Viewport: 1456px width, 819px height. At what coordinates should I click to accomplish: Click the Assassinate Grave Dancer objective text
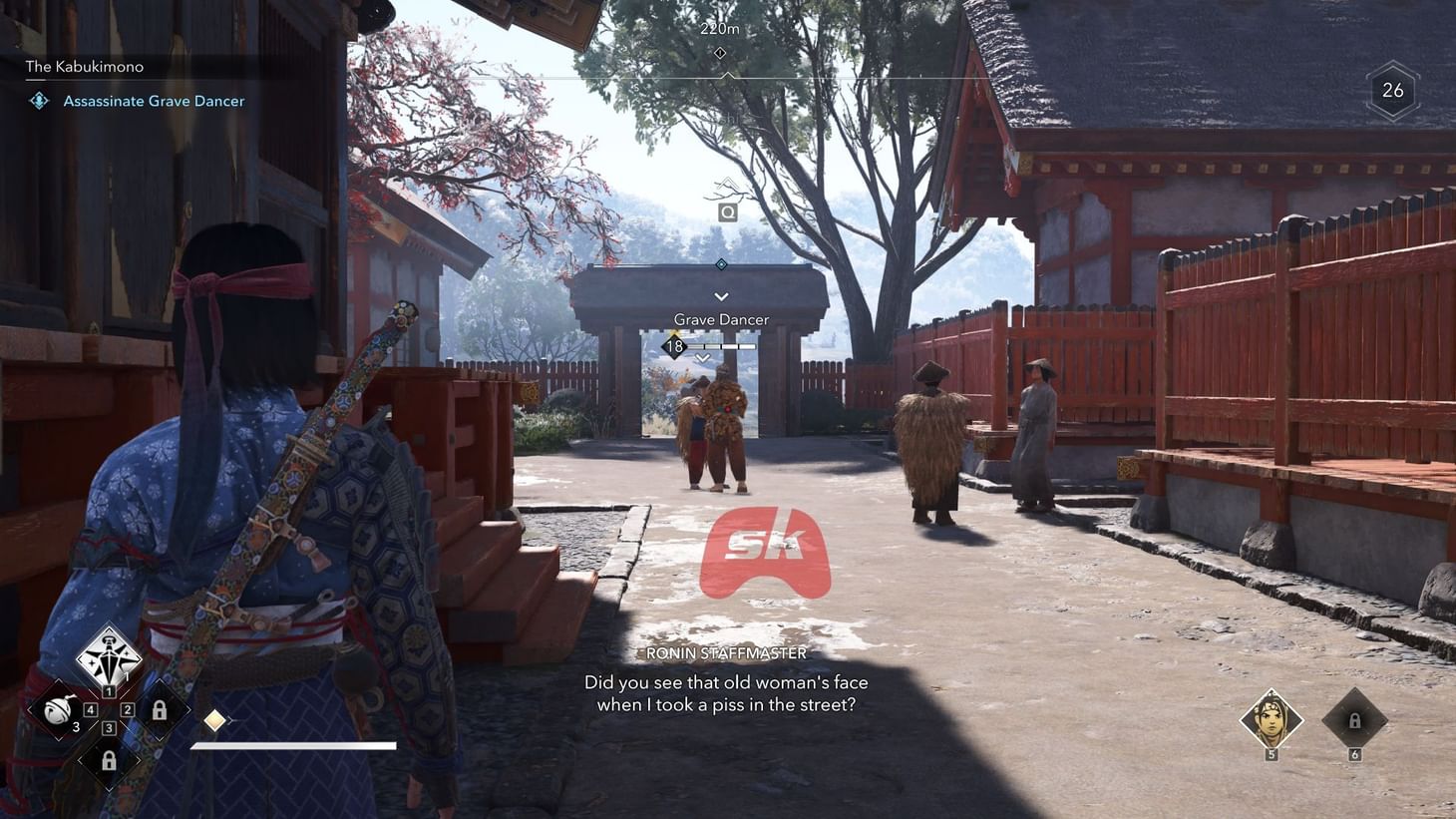[x=155, y=100]
